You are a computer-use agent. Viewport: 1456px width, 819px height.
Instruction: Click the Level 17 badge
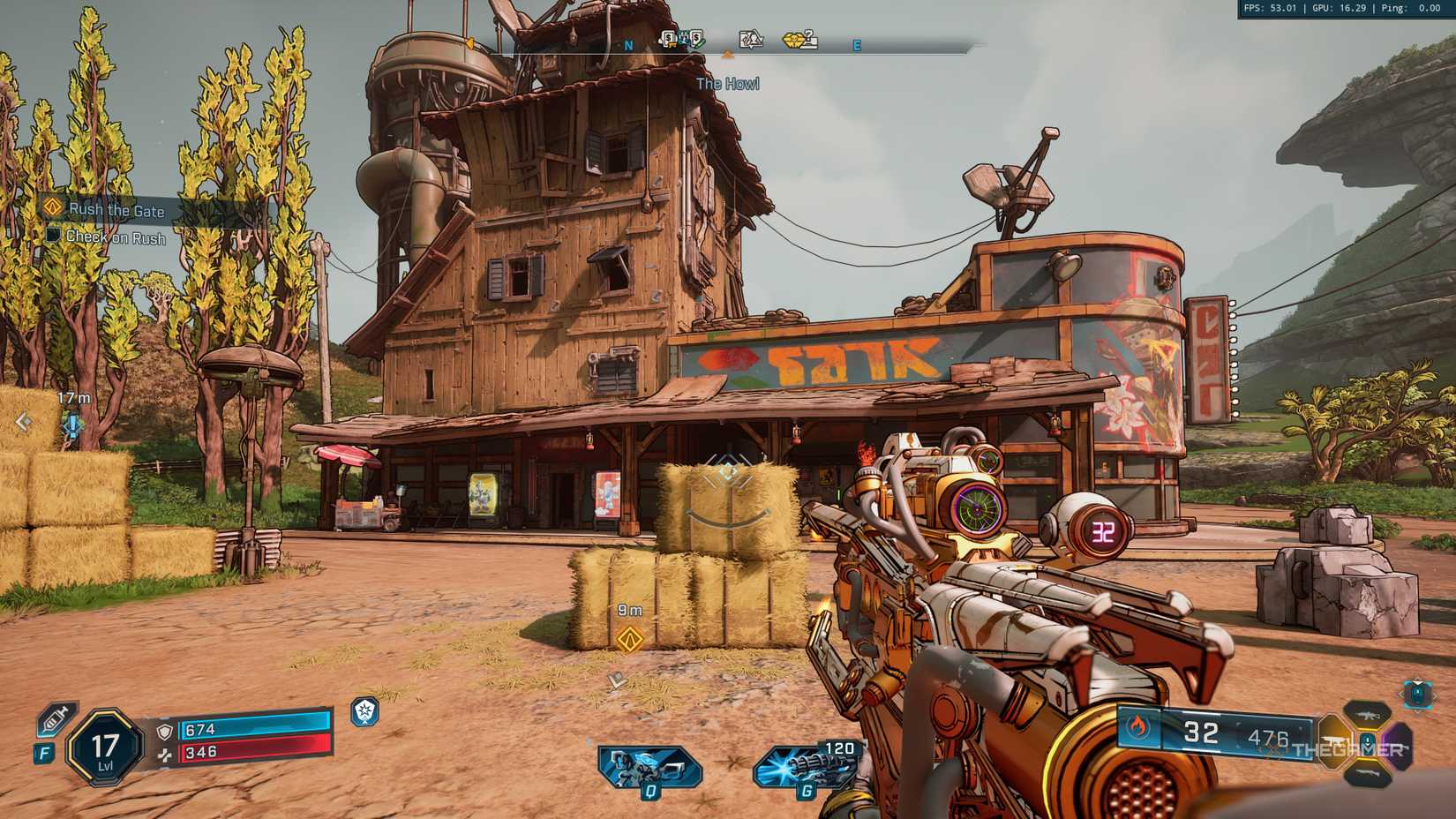point(103,746)
